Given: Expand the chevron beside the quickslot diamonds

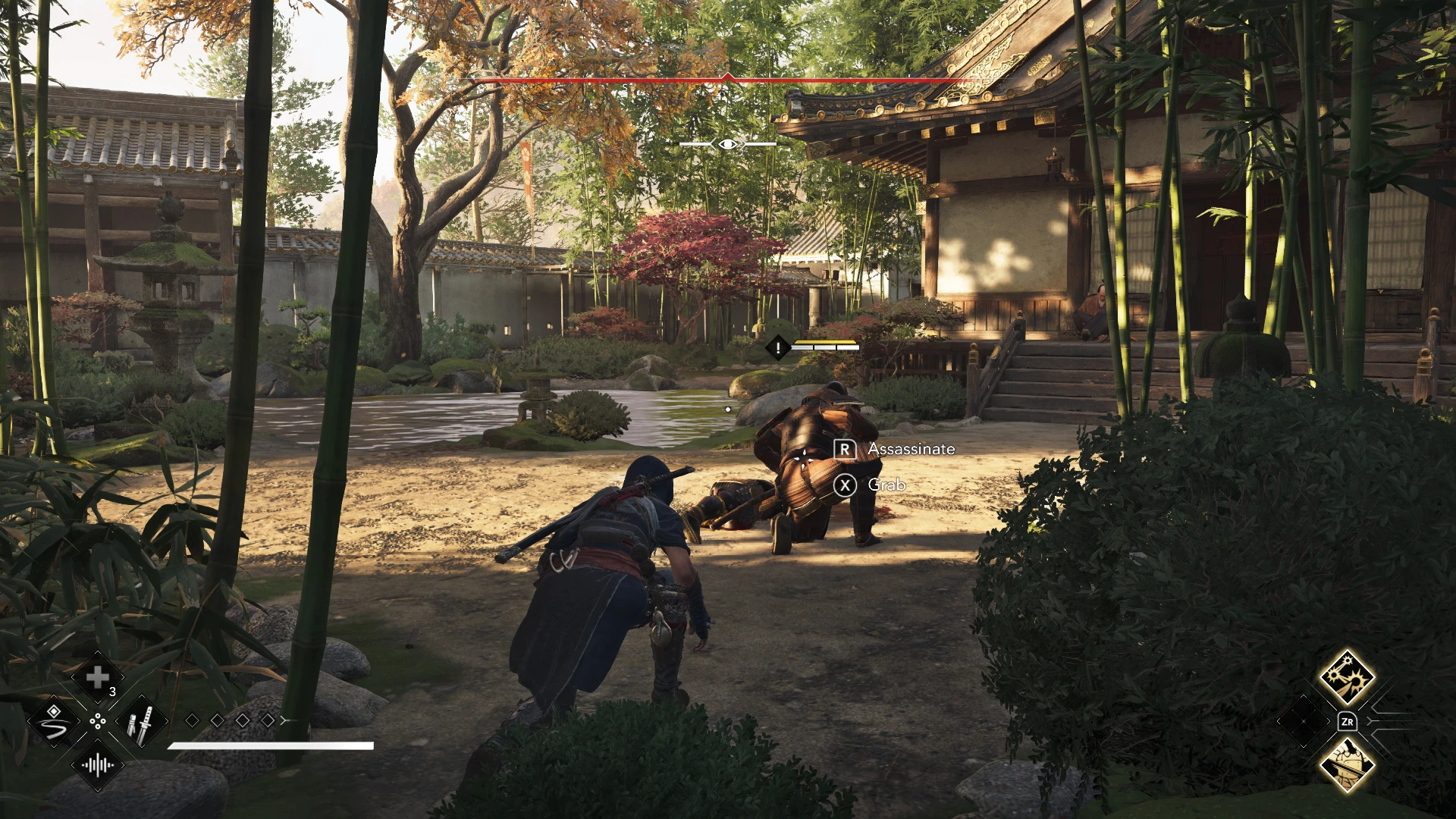Looking at the screenshot, I should coord(284,720).
